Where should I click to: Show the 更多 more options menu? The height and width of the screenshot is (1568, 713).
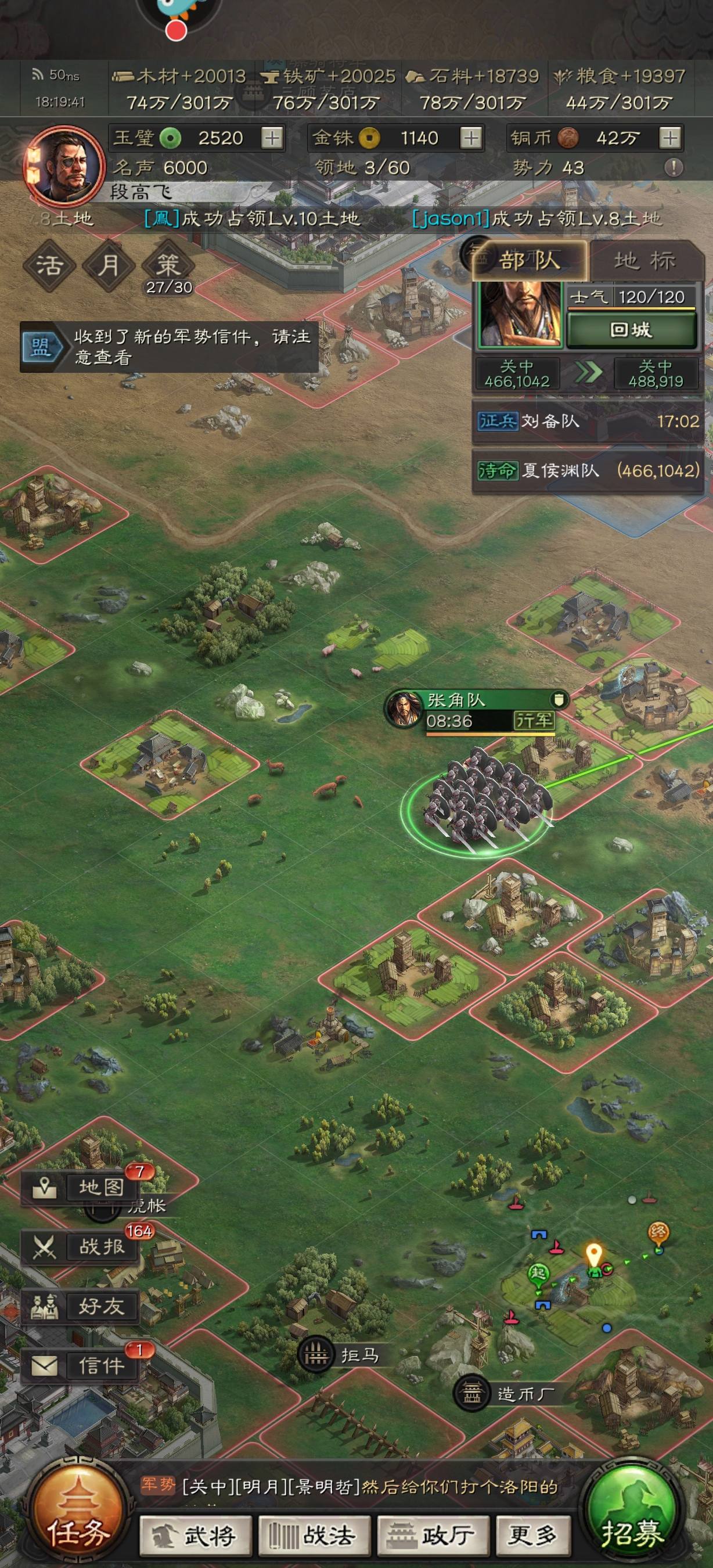[534, 1535]
